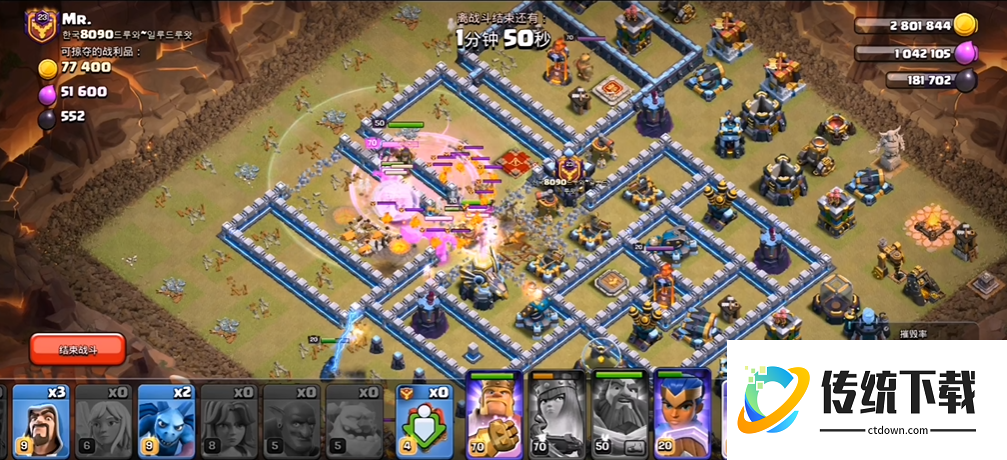
Task: Choose the Archer Queen hero card
Action: [556, 415]
